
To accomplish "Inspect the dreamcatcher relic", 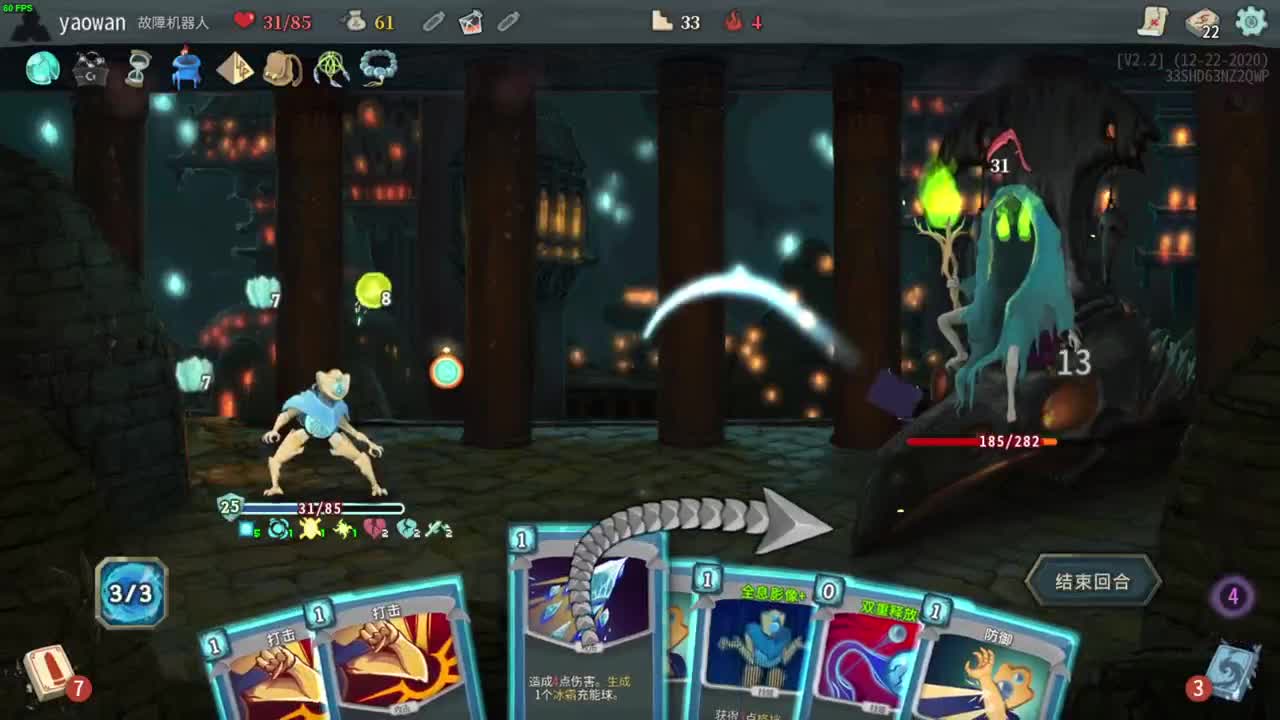I will point(330,68).
